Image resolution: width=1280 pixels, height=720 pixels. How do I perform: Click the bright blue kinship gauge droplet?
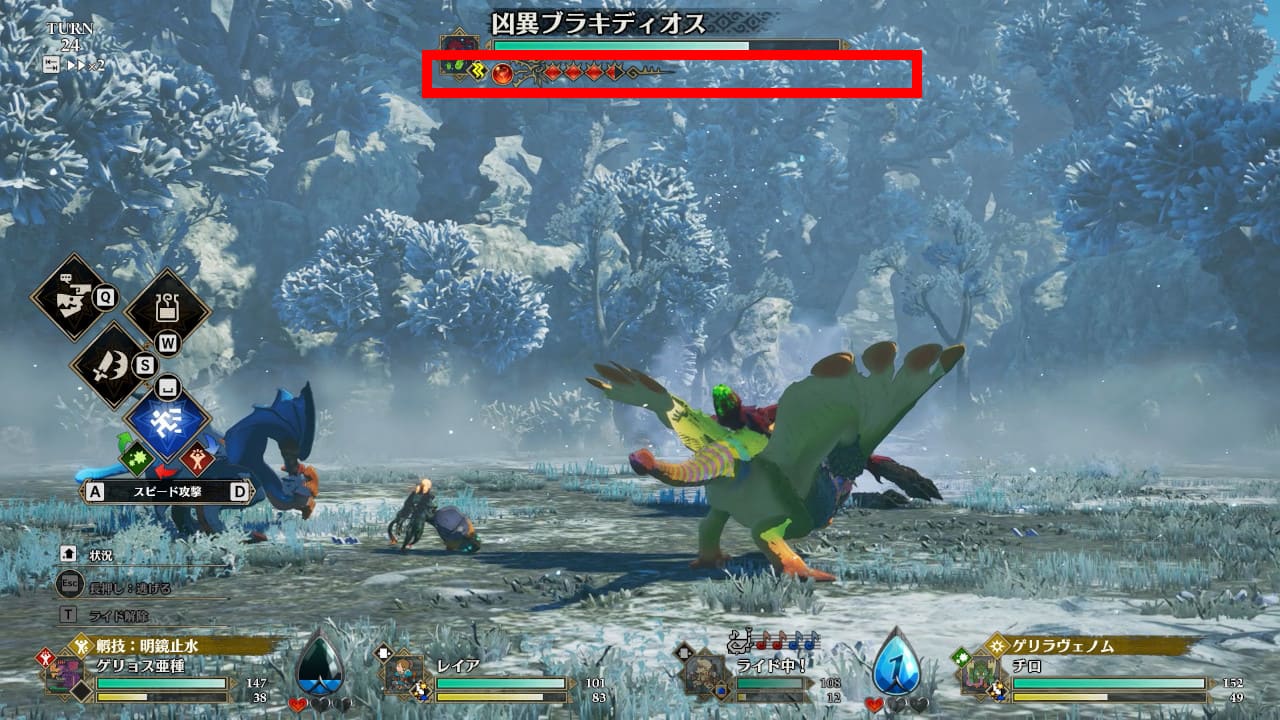897,661
